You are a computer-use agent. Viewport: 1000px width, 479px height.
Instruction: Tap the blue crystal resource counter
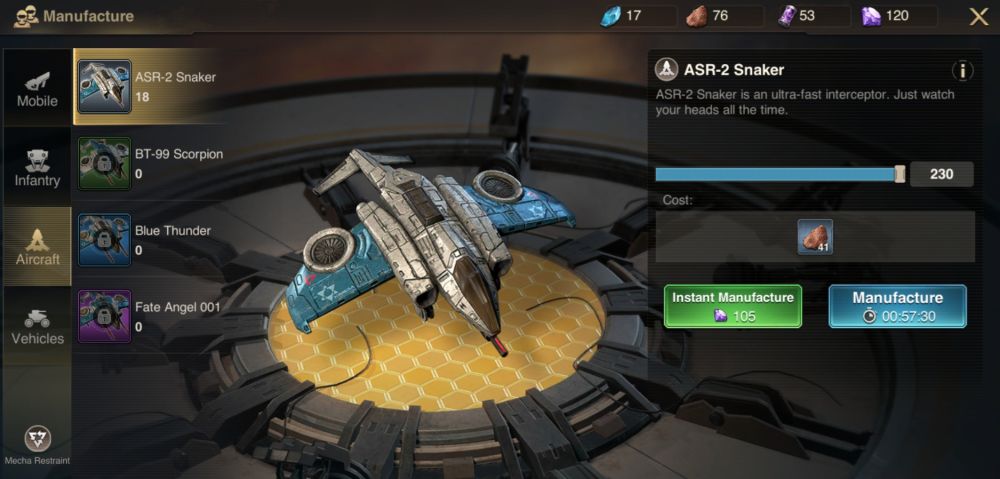pos(637,16)
